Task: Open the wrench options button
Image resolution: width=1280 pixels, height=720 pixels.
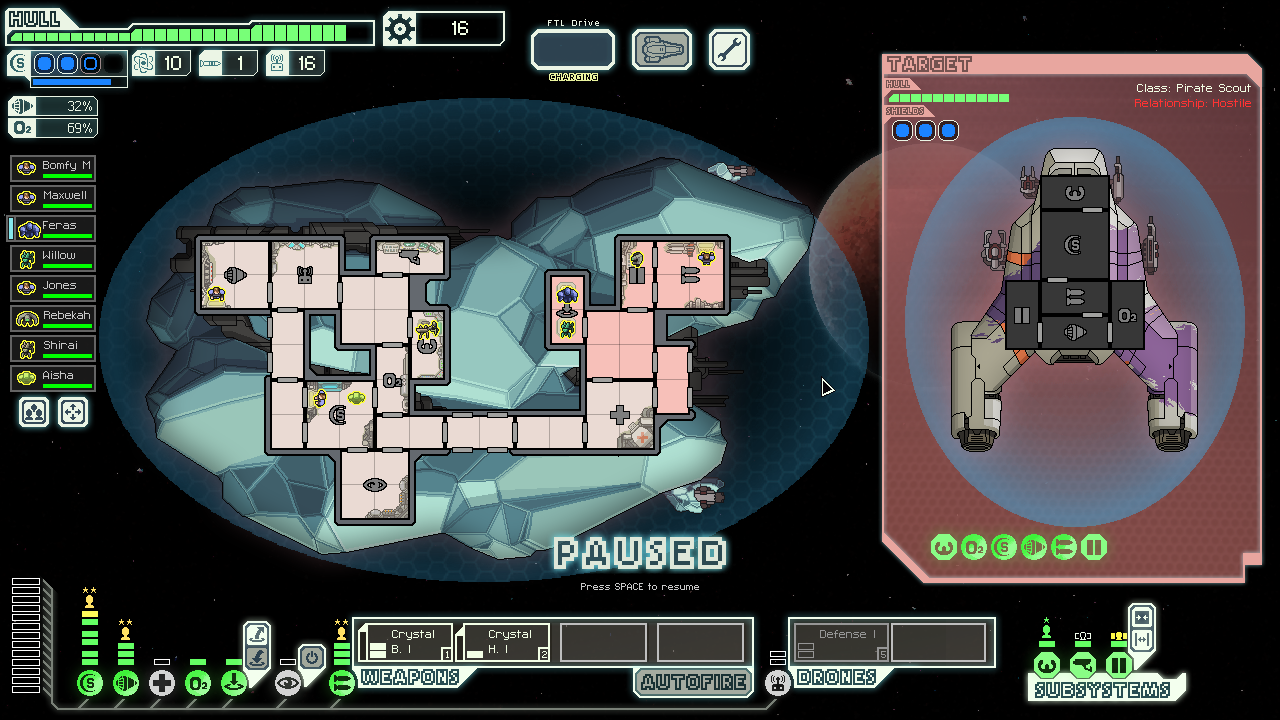Action: click(729, 49)
